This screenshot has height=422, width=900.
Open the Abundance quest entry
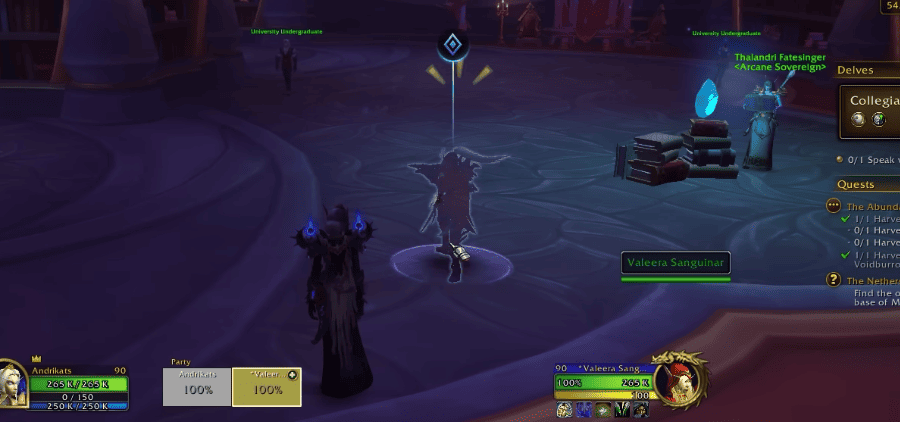[872, 206]
